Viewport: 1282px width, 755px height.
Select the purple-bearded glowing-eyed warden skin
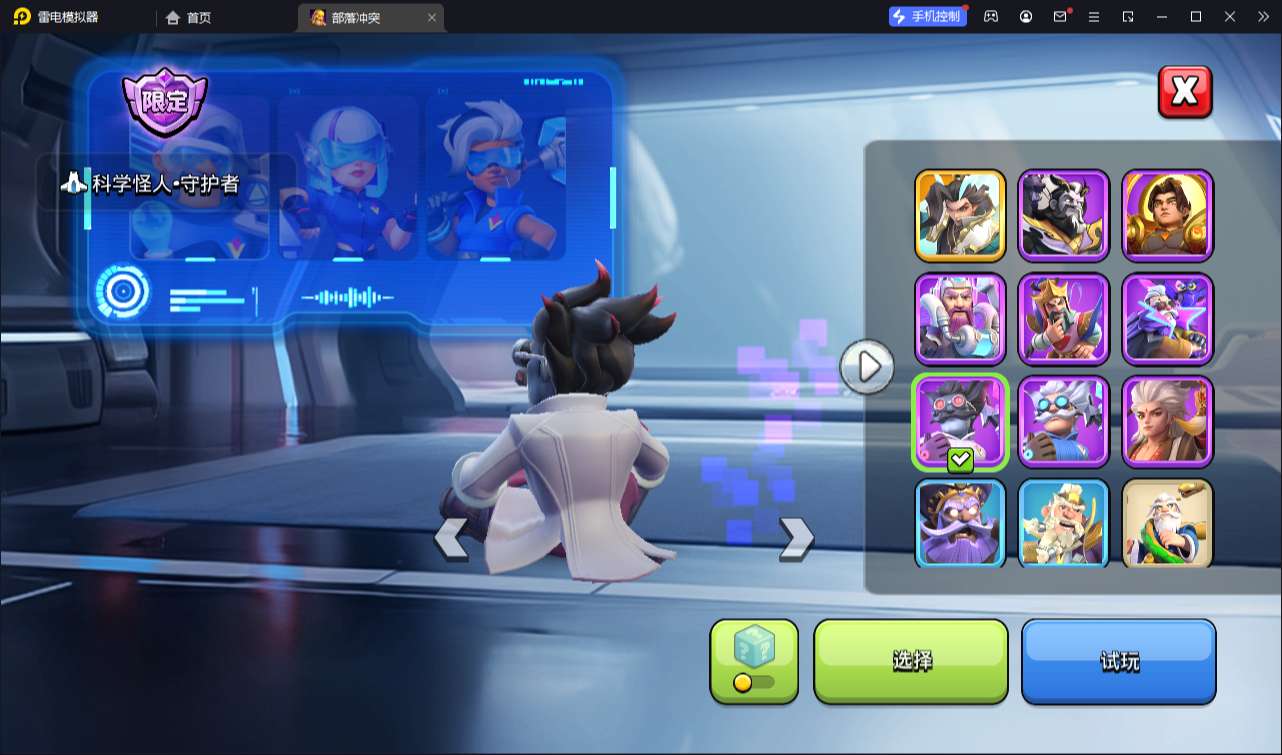pos(960,522)
